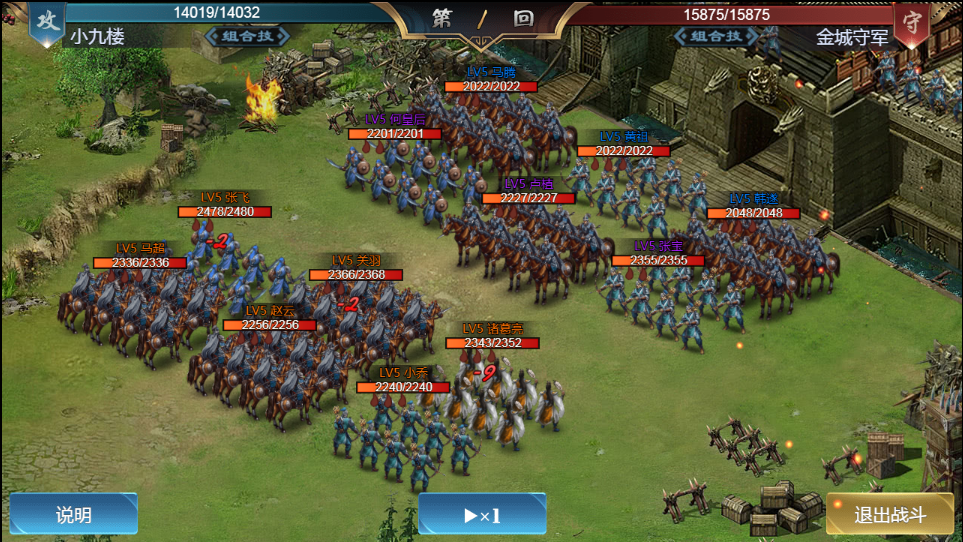Screen dimensions: 963x542
Task: Open the 说明 help button
Action: pos(74,515)
